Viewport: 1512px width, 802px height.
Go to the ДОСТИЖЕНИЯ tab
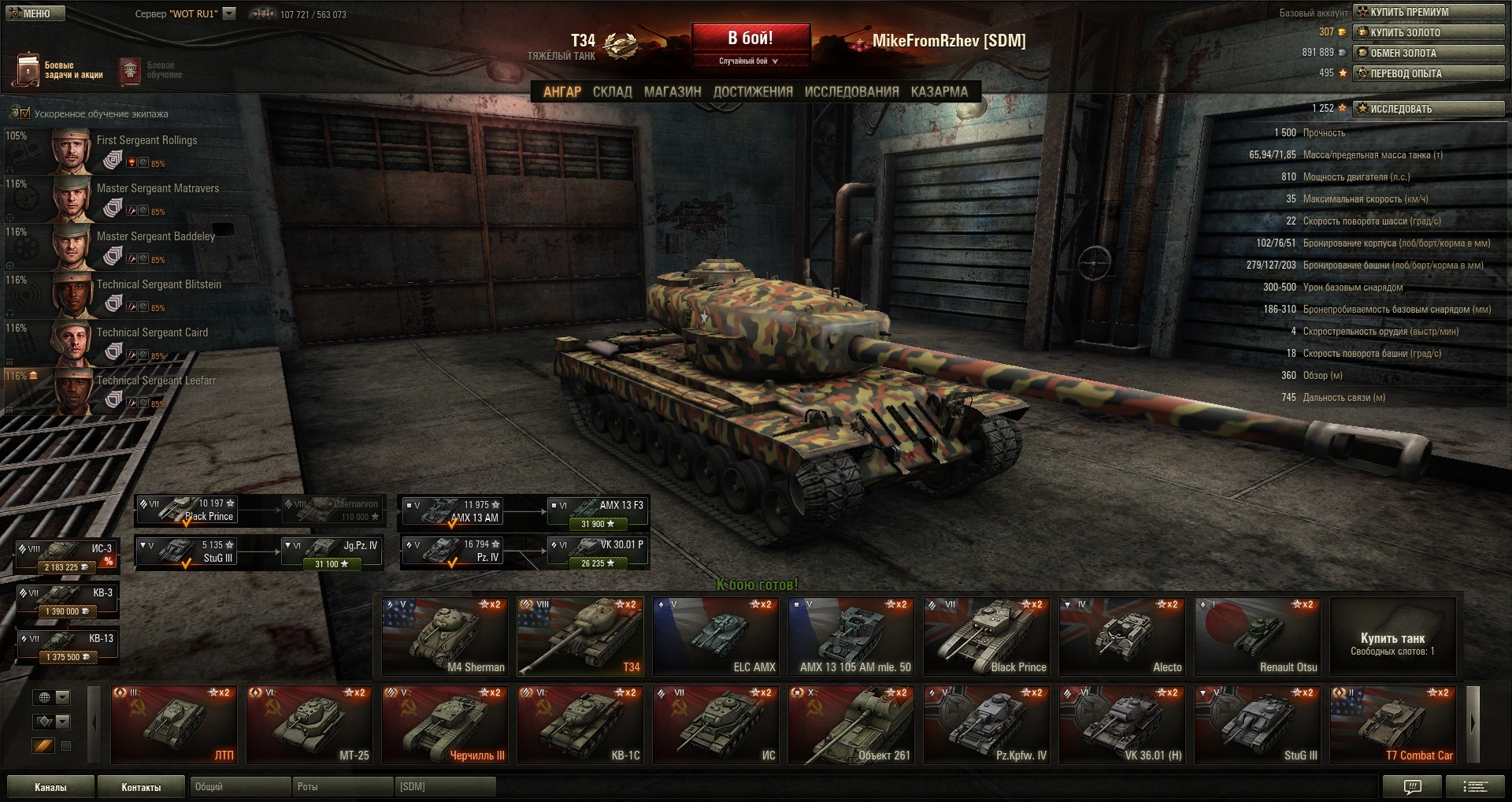(753, 91)
